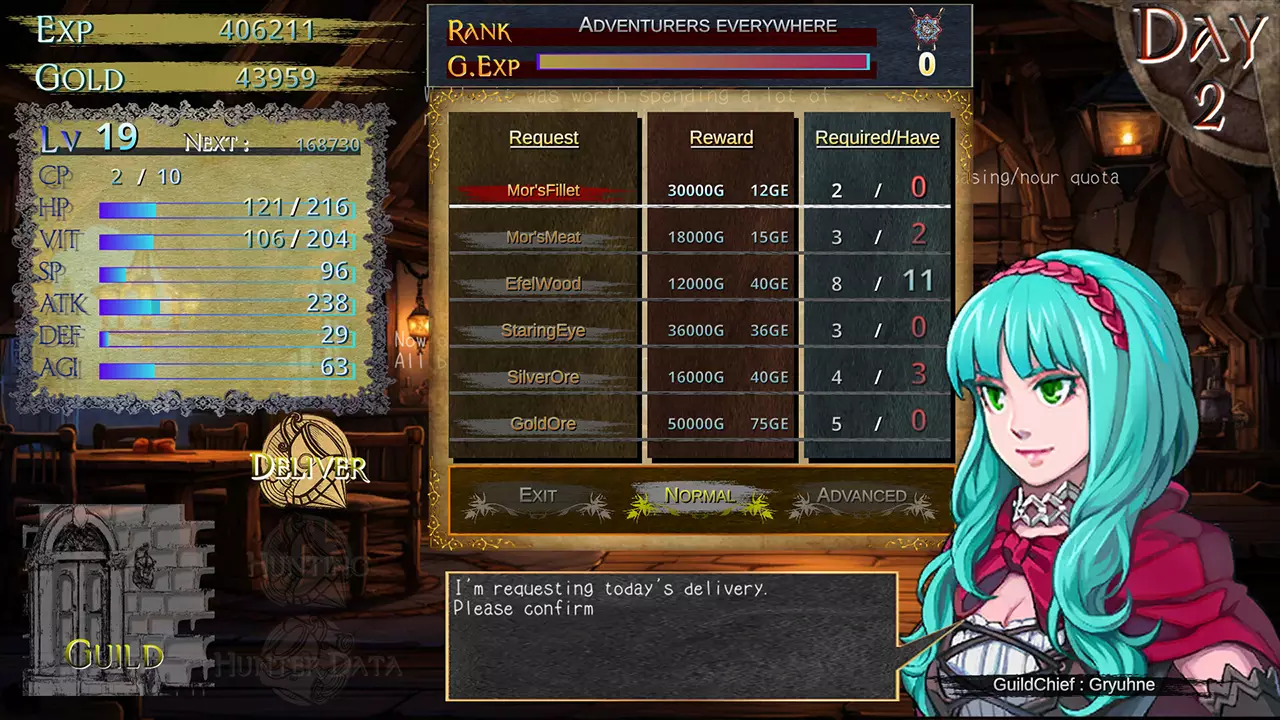The height and width of the screenshot is (720, 1280).
Task: Select the Mor'sFillet delivery request
Action: pyautogui.click(x=543, y=190)
